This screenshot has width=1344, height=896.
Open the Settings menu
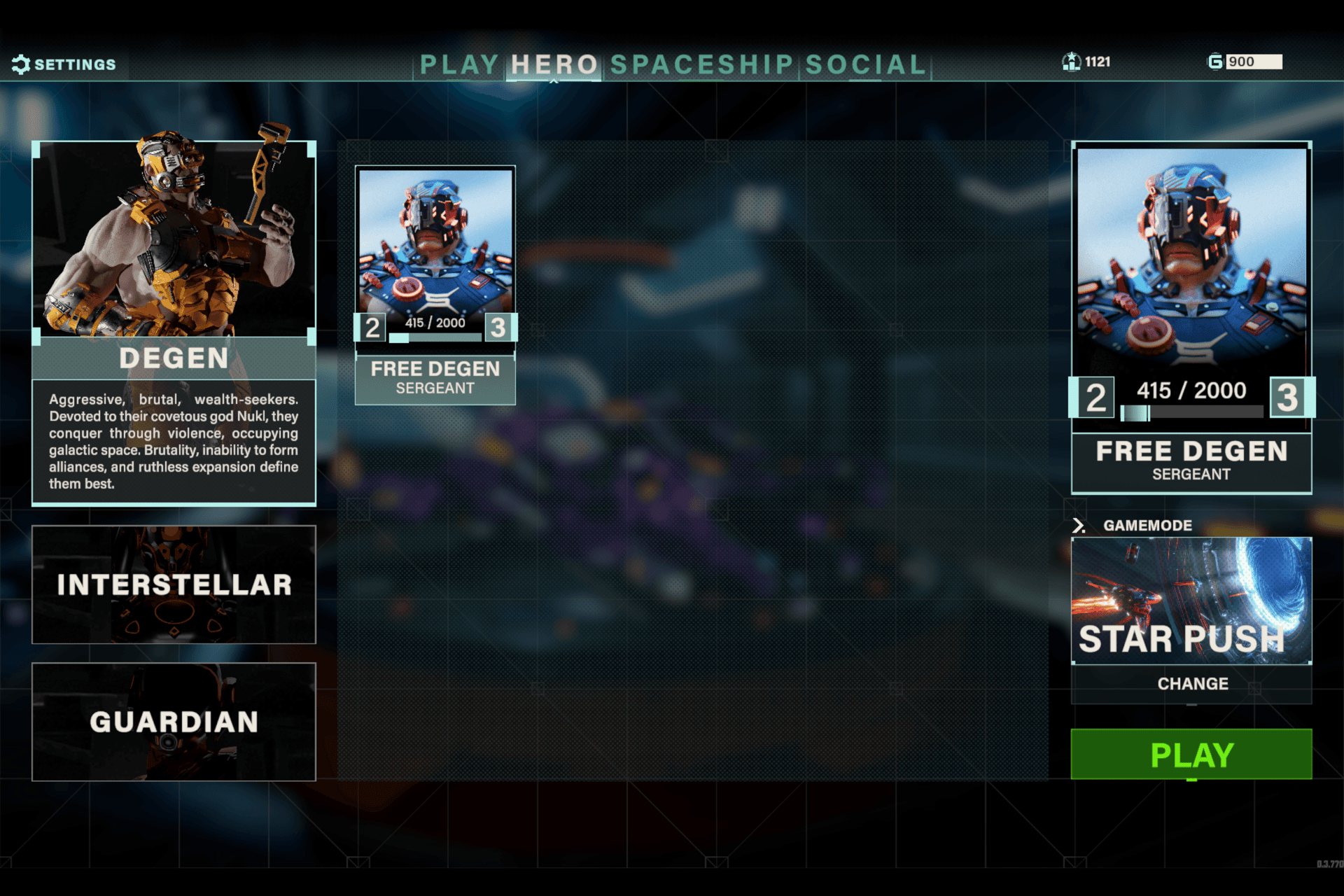[x=64, y=64]
